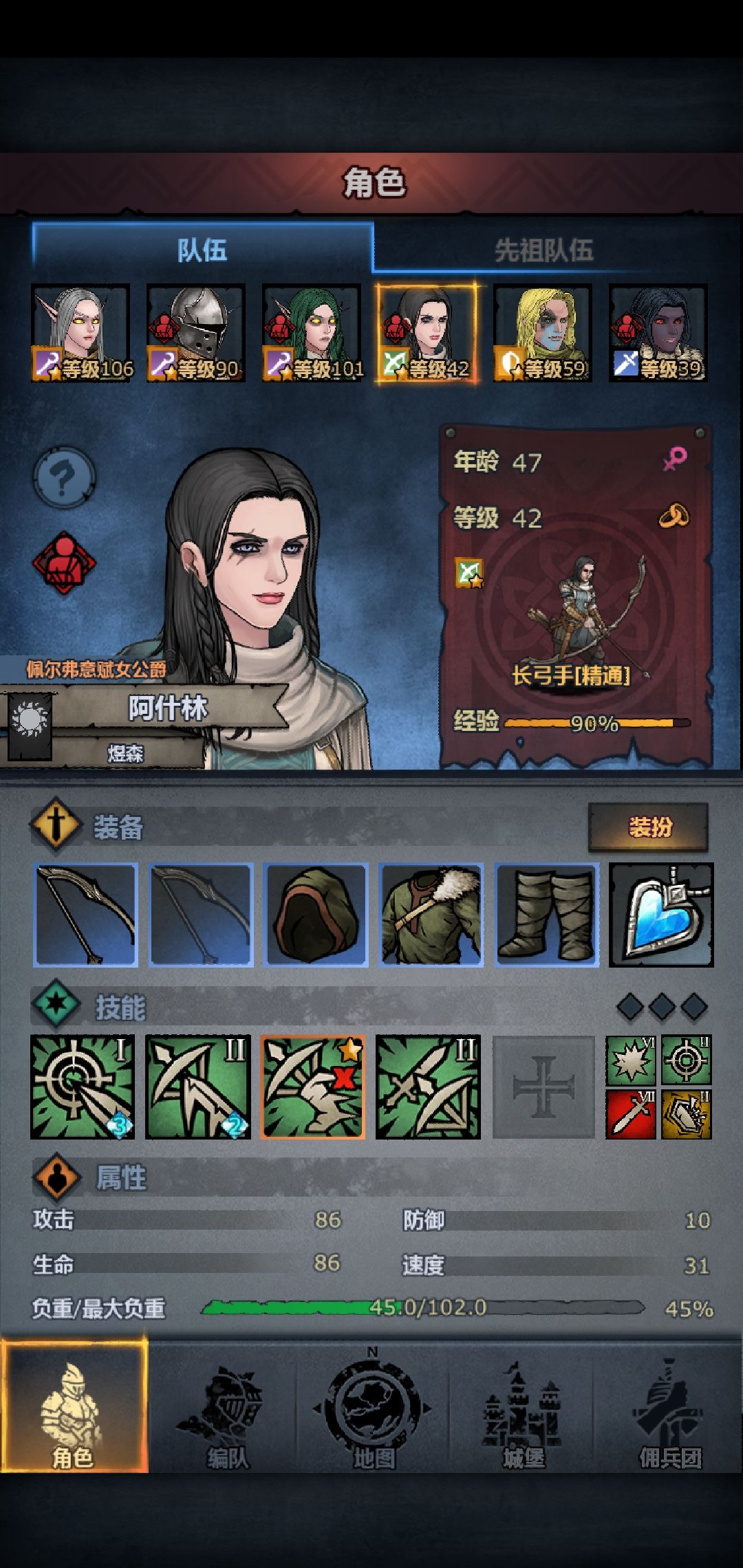The width and height of the screenshot is (743, 1568).
Task: Select the level 90 helmeted knight portrait
Action: coord(196,333)
